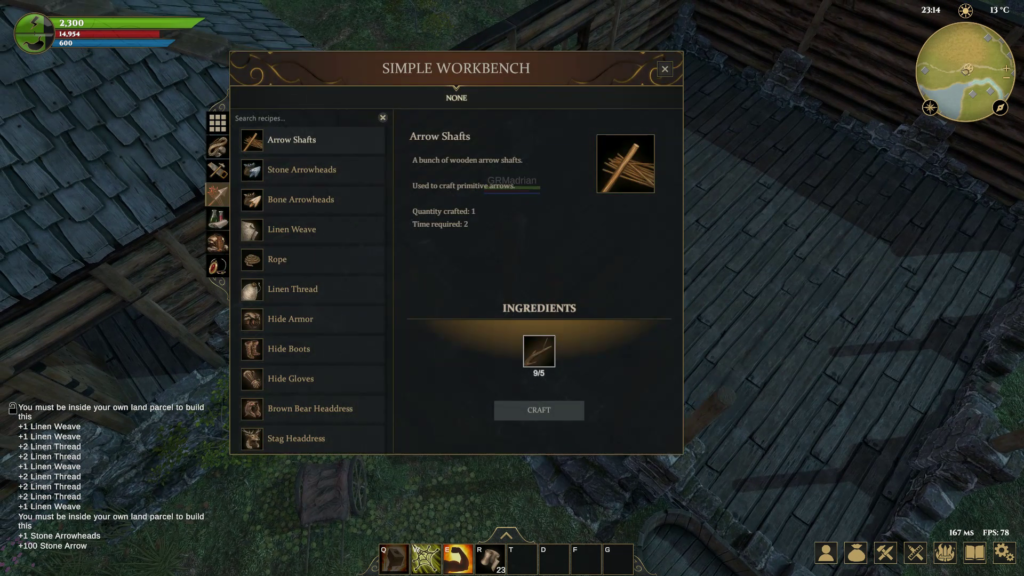Switch to the potions category tab
Screen dimensions: 1024x576
[217, 218]
